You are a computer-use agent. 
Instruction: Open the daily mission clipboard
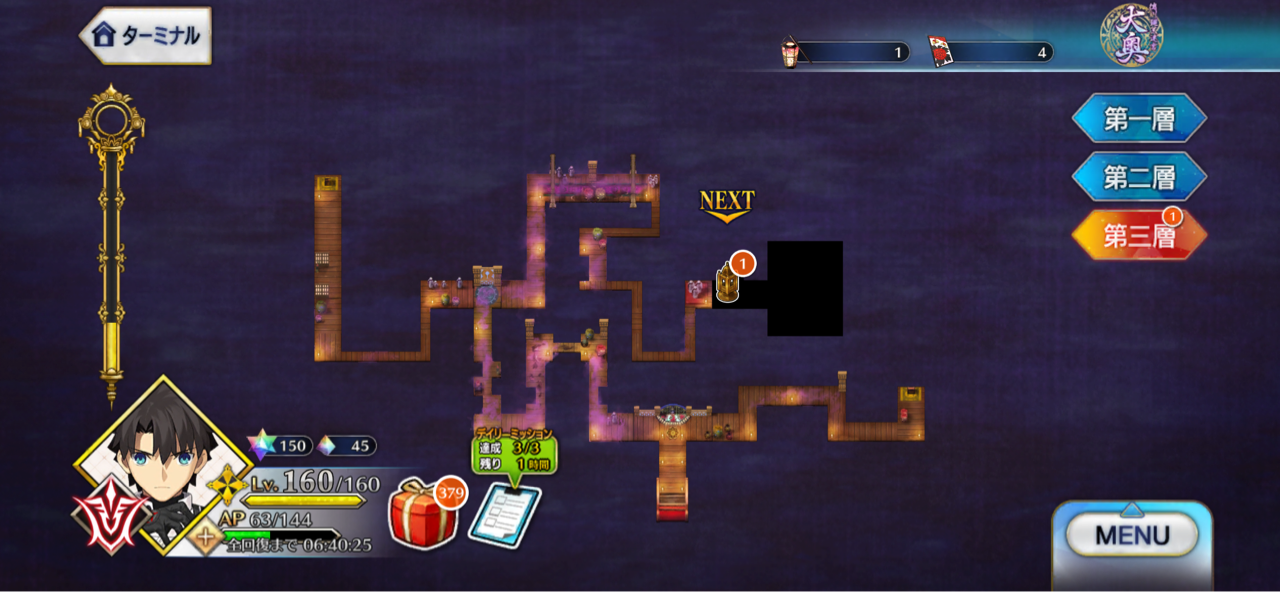[x=505, y=513]
